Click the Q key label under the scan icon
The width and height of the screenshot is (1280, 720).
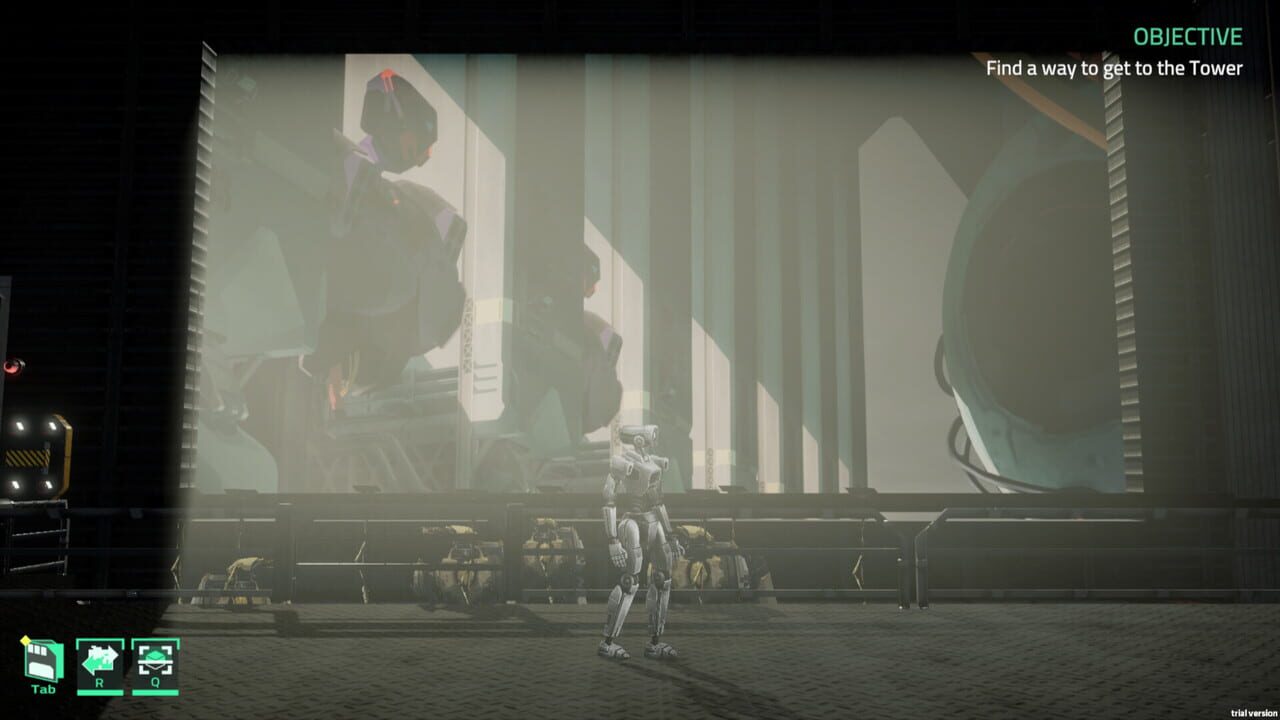tap(156, 682)
